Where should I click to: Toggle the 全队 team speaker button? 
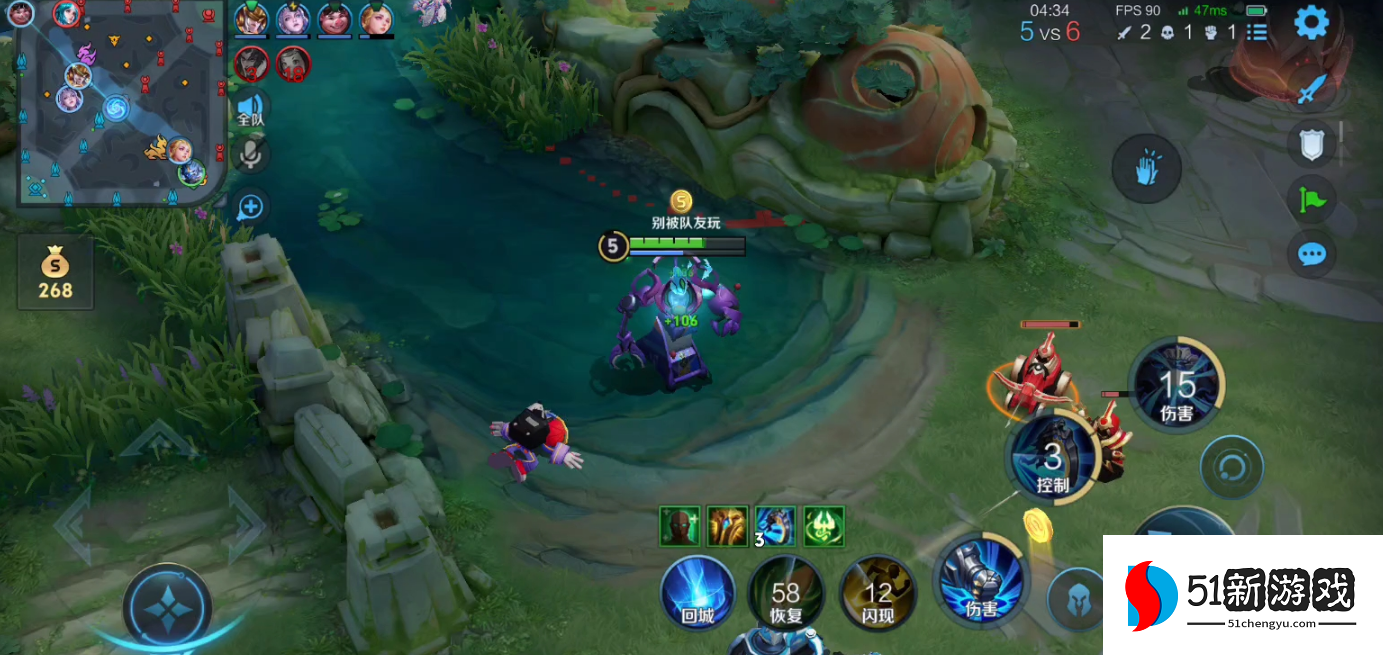(x=250, y=108)
